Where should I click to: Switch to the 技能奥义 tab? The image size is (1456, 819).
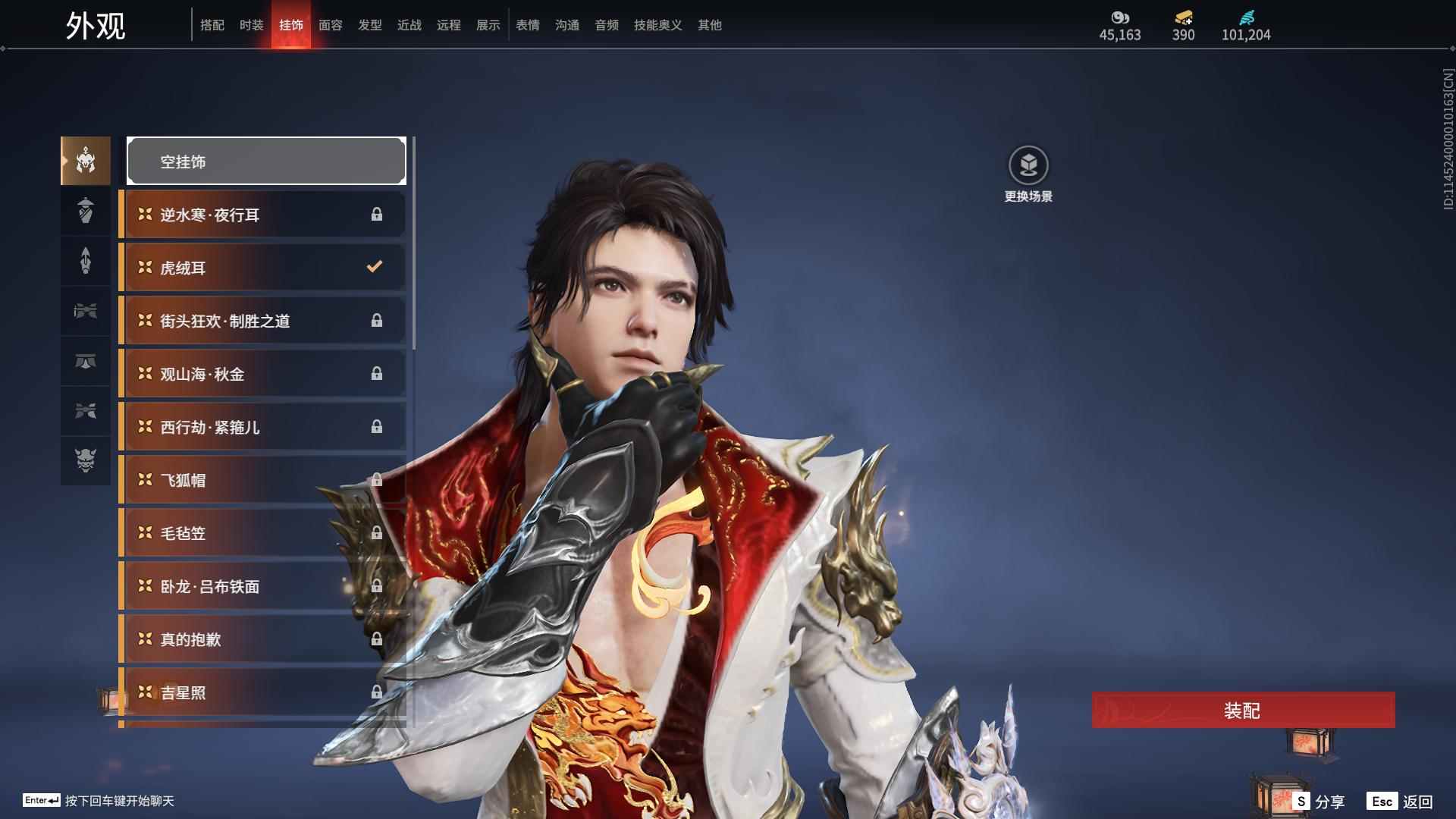[x=657, y=25]
